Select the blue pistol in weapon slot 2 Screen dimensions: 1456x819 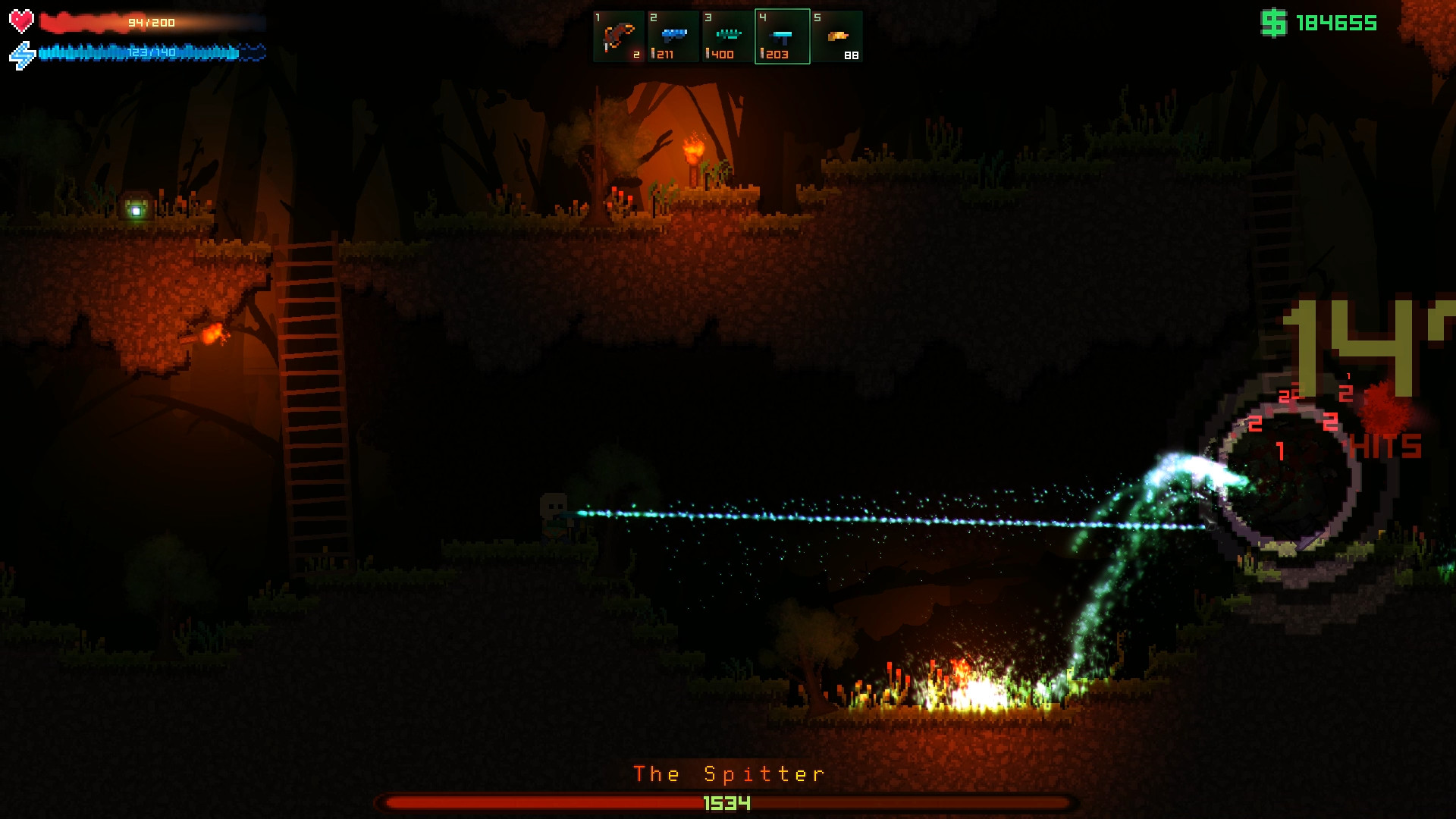click(x=673, y=33)
